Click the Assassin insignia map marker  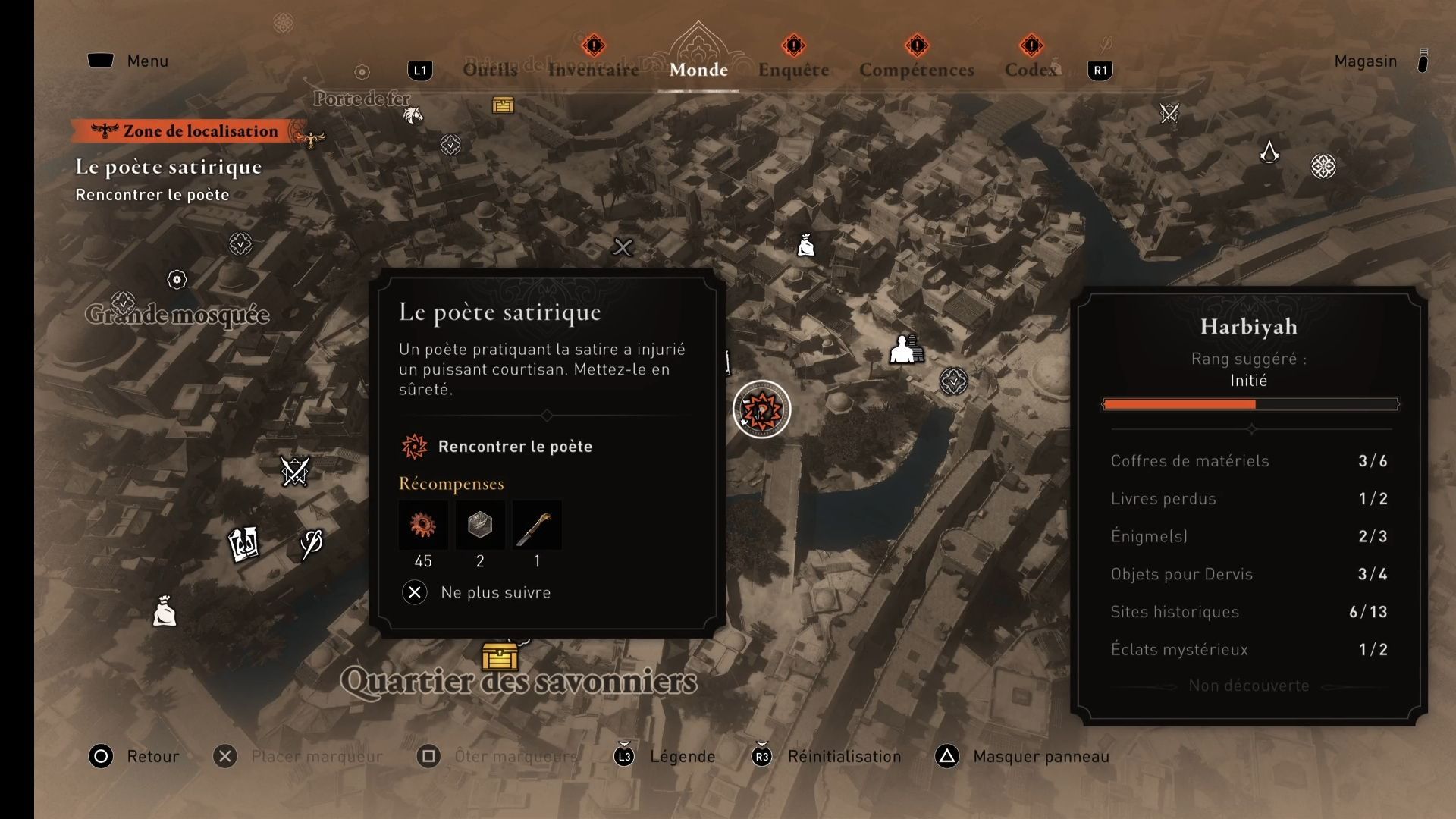(1269, 152)
